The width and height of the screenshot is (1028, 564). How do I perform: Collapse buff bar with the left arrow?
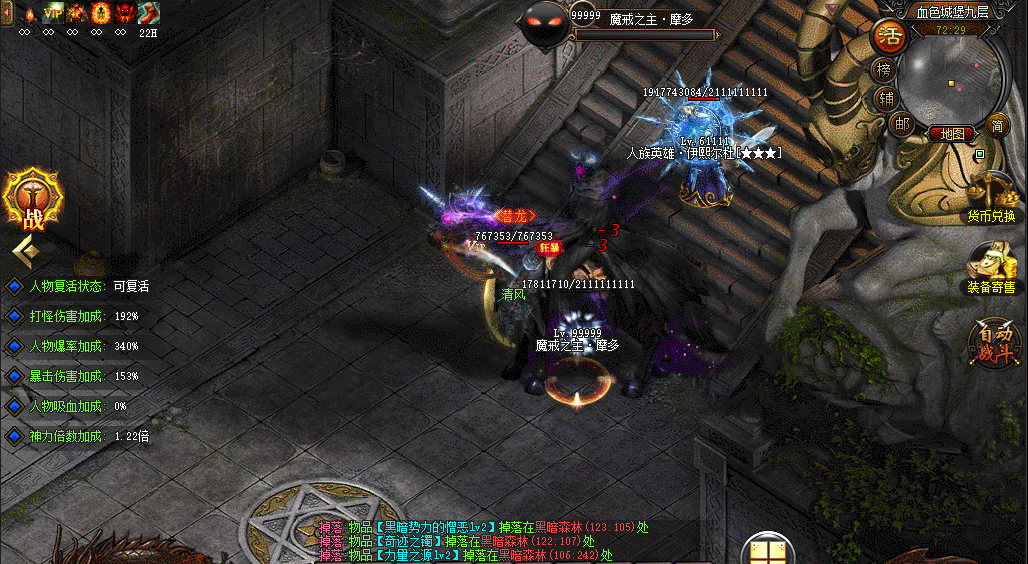tap(6, 14)
